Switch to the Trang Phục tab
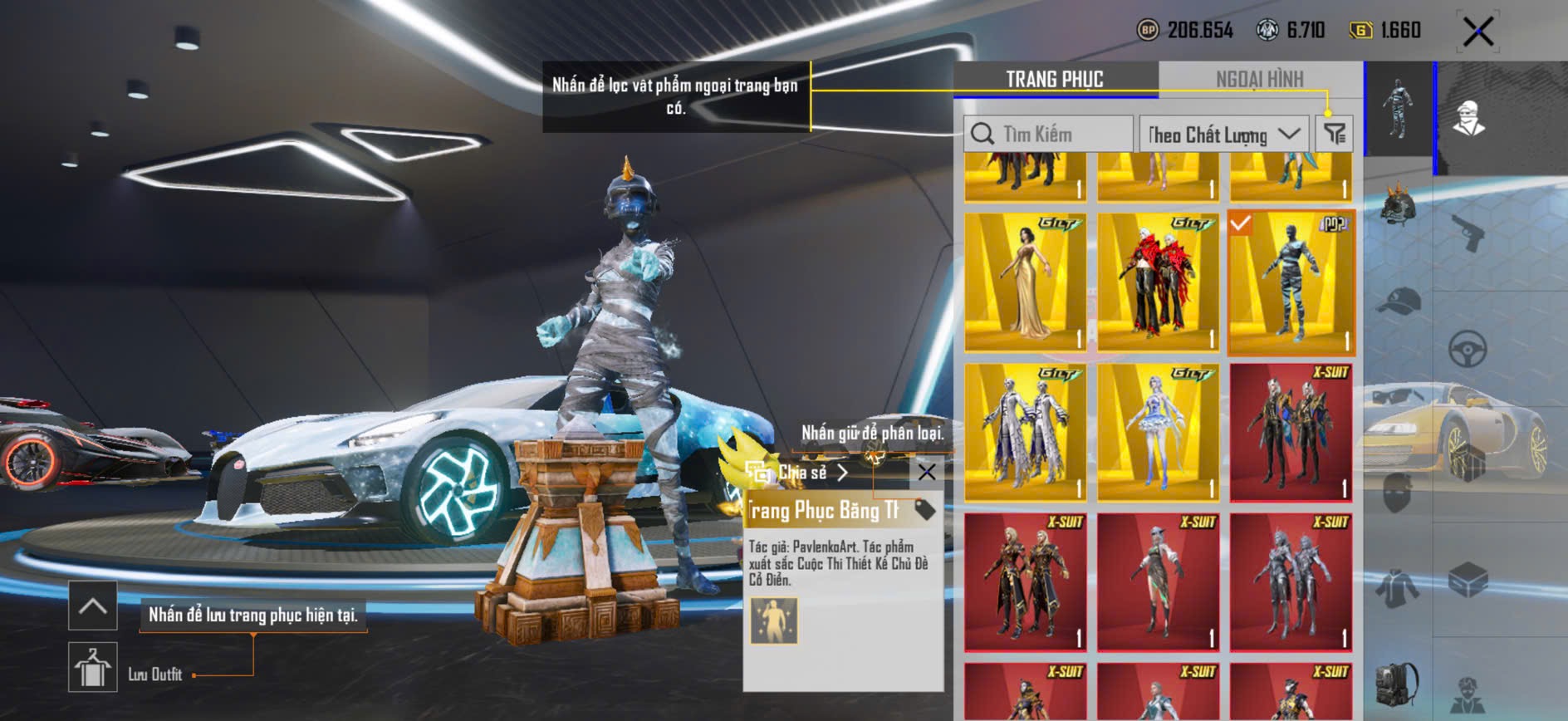The width and height of the screenshot is (1568, 721). point(1054,79)
